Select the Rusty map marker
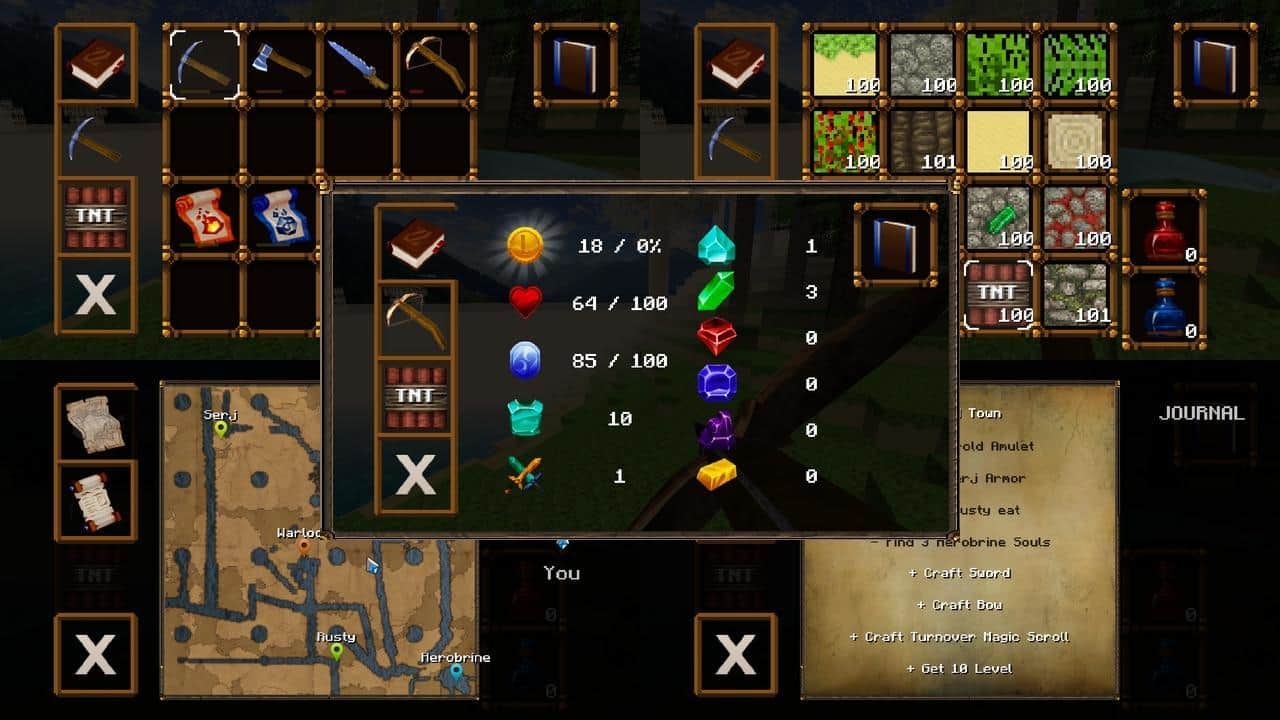The width and height of the screenshot is (1280, 720). coord(336,652)
